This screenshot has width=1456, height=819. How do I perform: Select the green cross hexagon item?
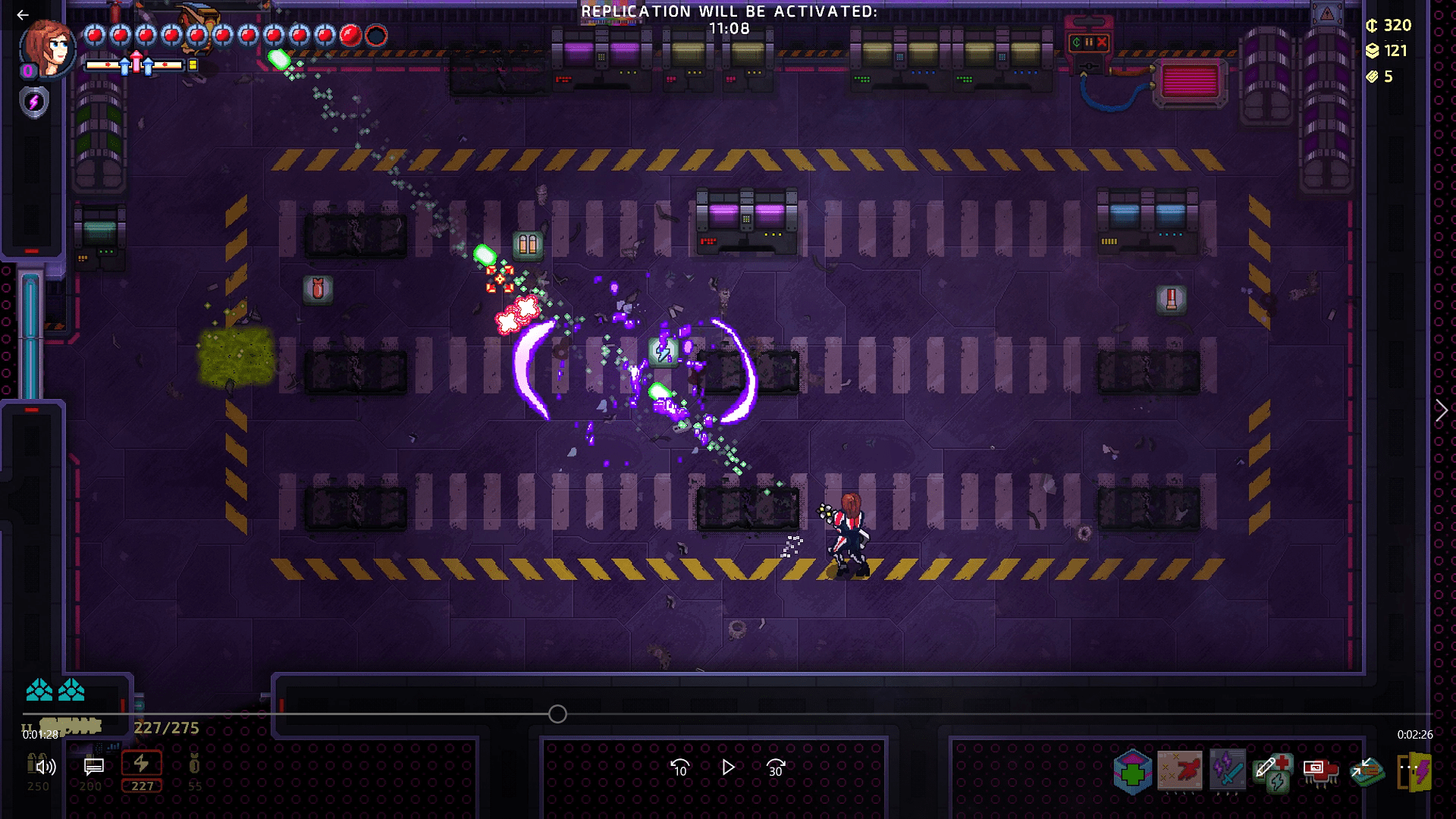(1132, 772)
